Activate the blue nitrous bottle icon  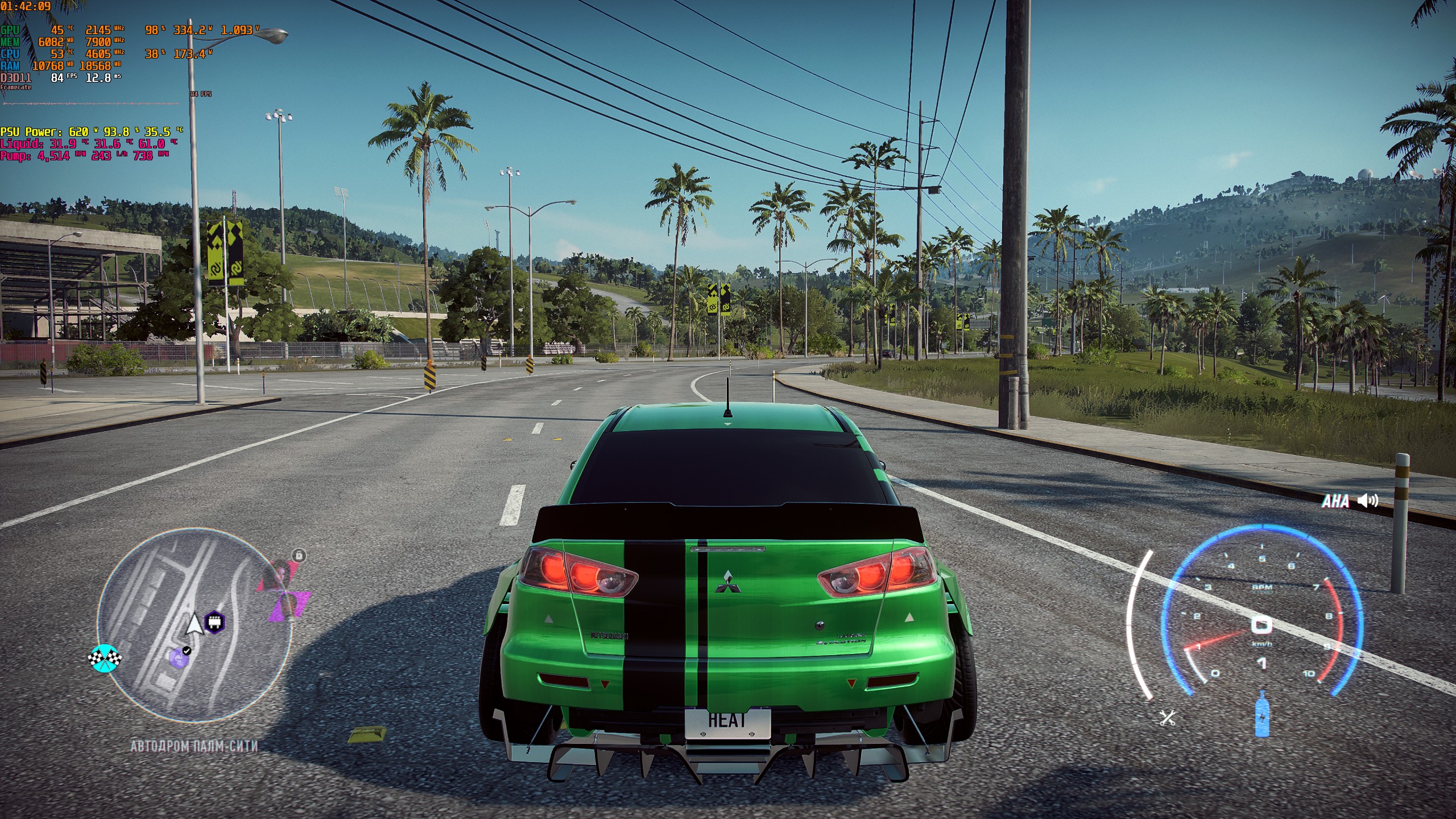tap(1261, 714)
